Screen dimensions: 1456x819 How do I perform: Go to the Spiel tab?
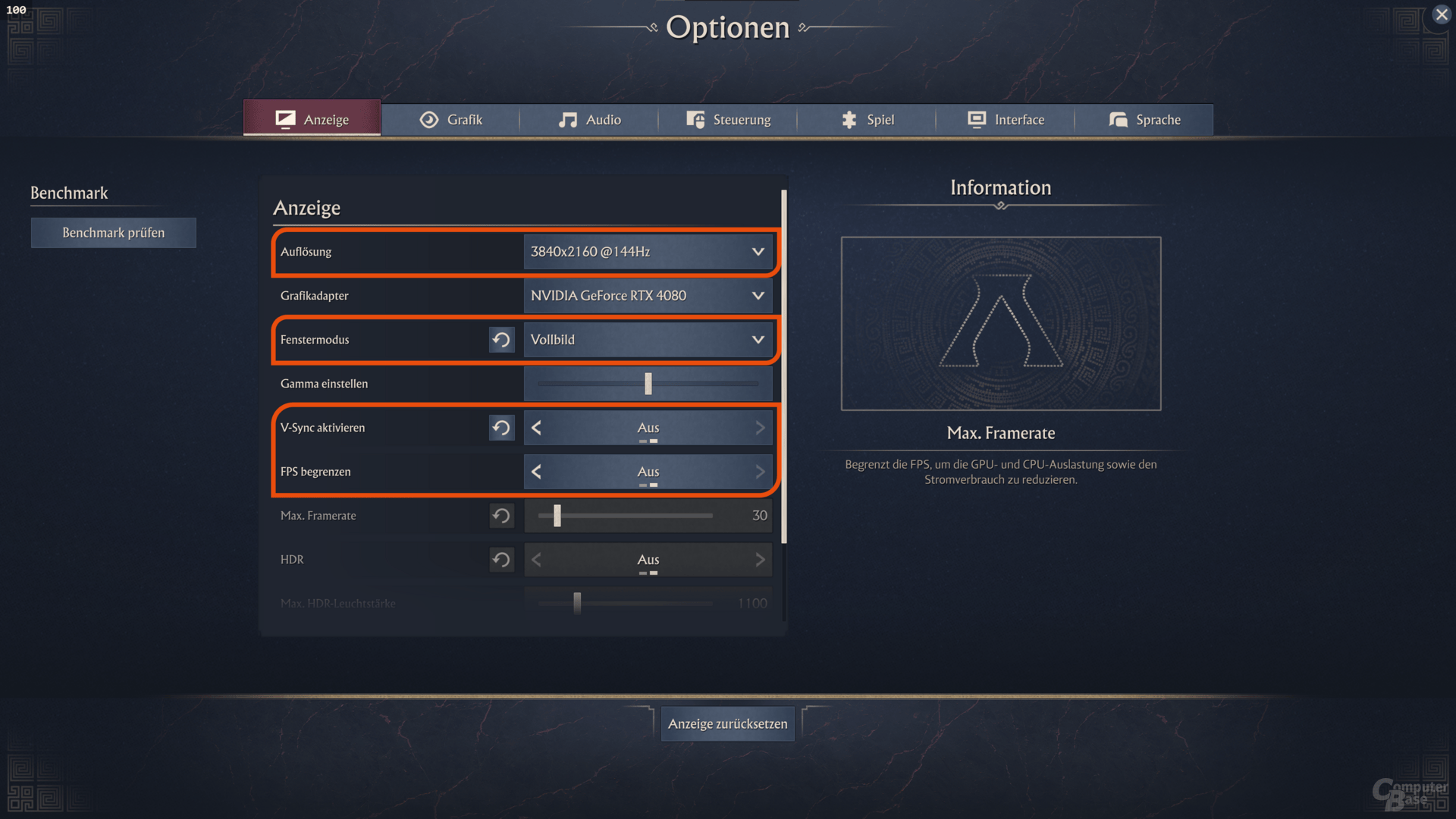867,120
